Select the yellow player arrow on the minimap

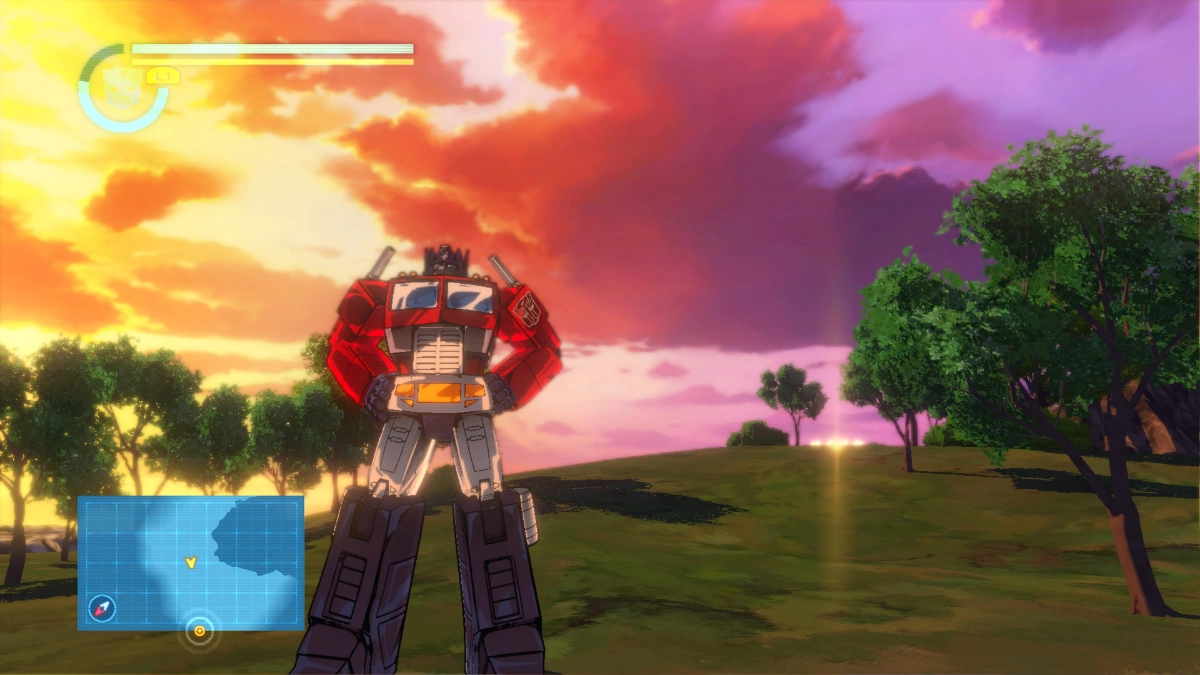190,563
